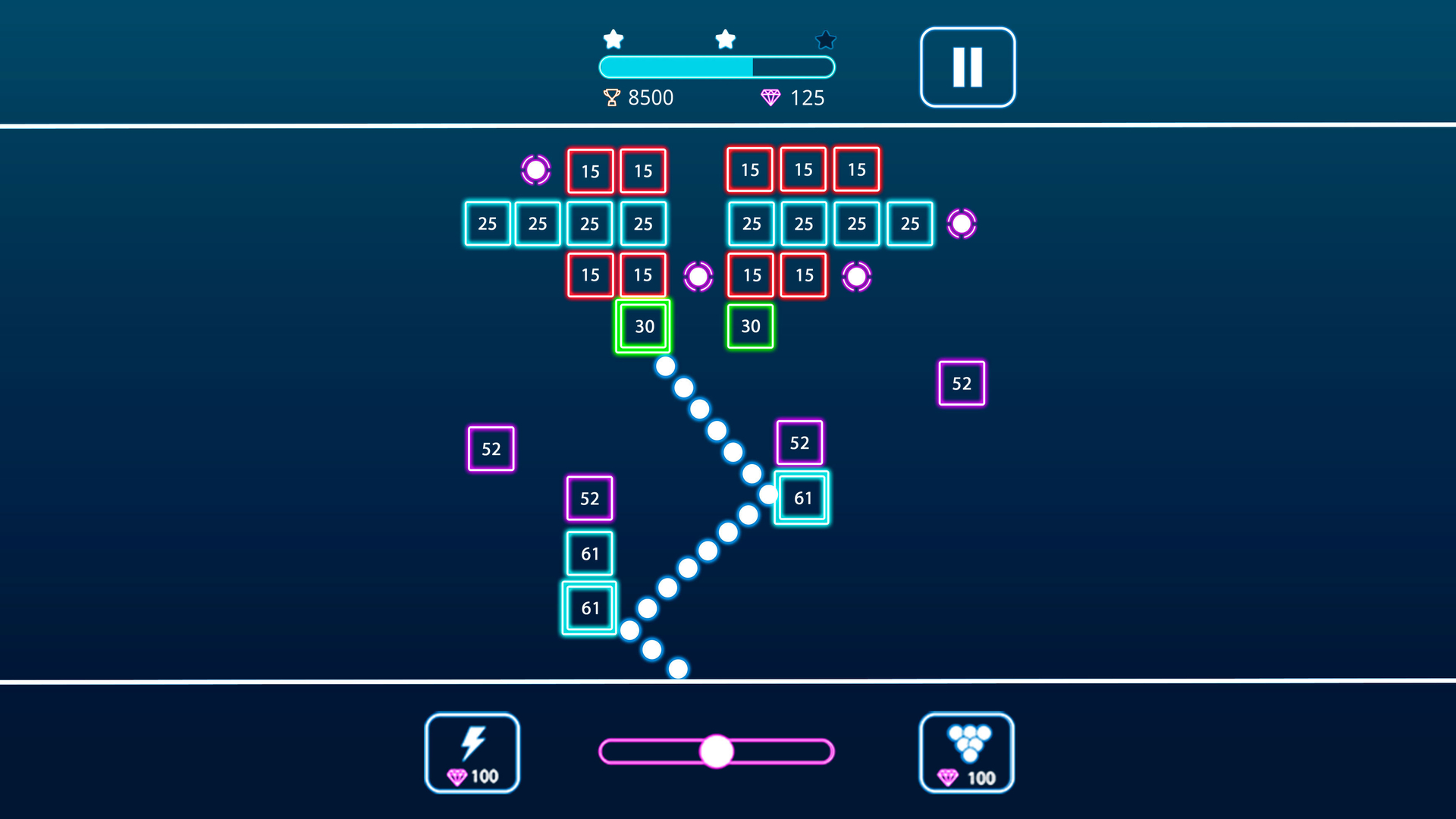
Task: Click the red 15 brick in the top-left cluster
Action: point(589,171)
